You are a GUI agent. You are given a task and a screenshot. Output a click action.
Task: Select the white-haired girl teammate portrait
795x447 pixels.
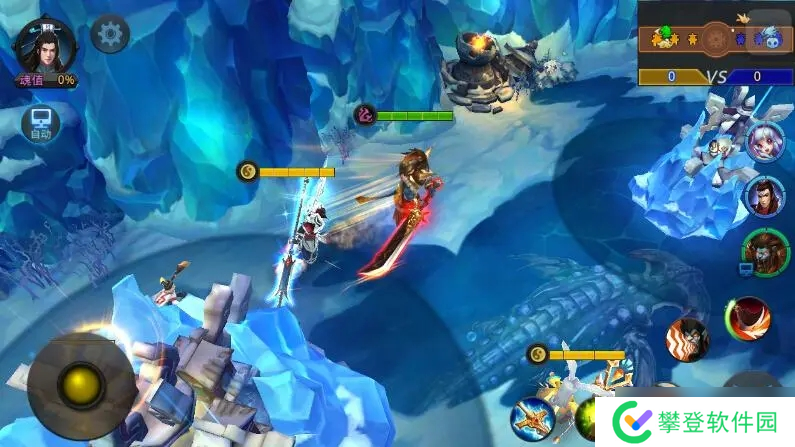765,141
